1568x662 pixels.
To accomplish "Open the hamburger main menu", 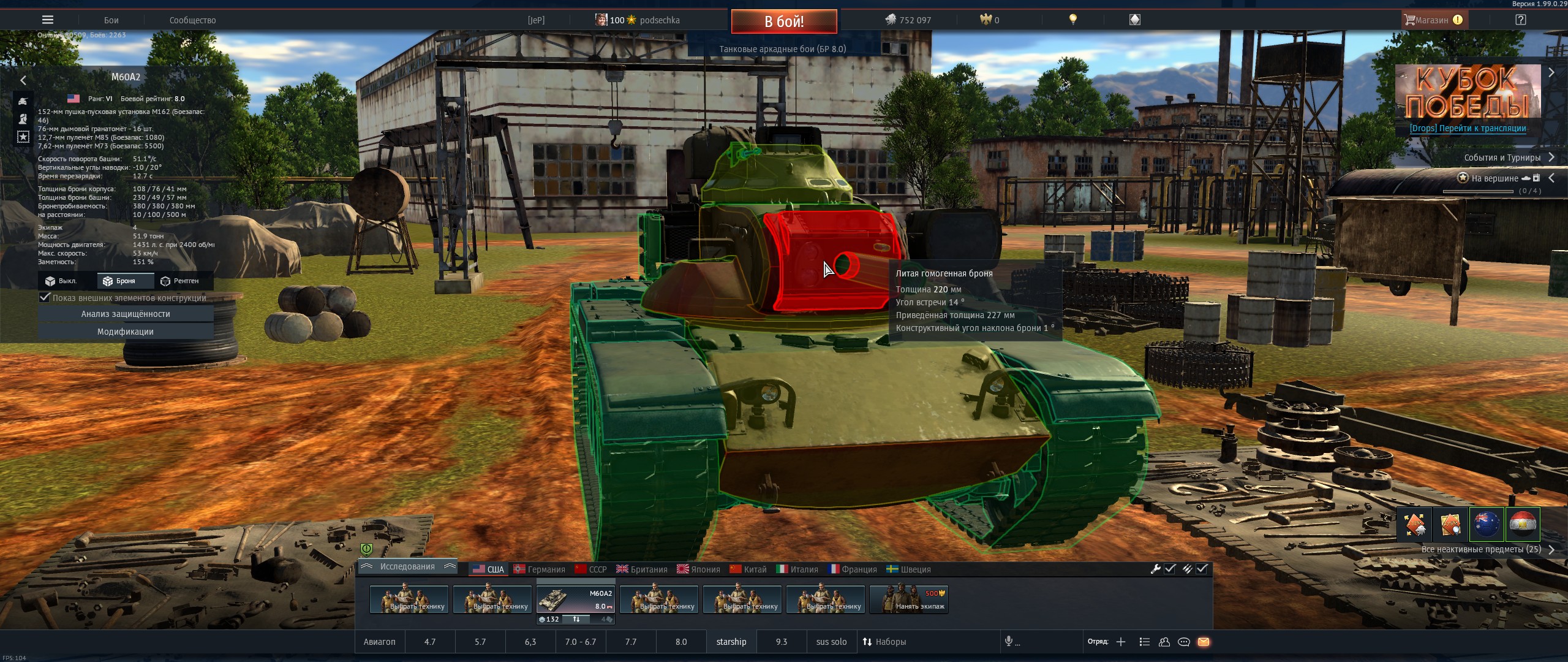I will (47, 20).
